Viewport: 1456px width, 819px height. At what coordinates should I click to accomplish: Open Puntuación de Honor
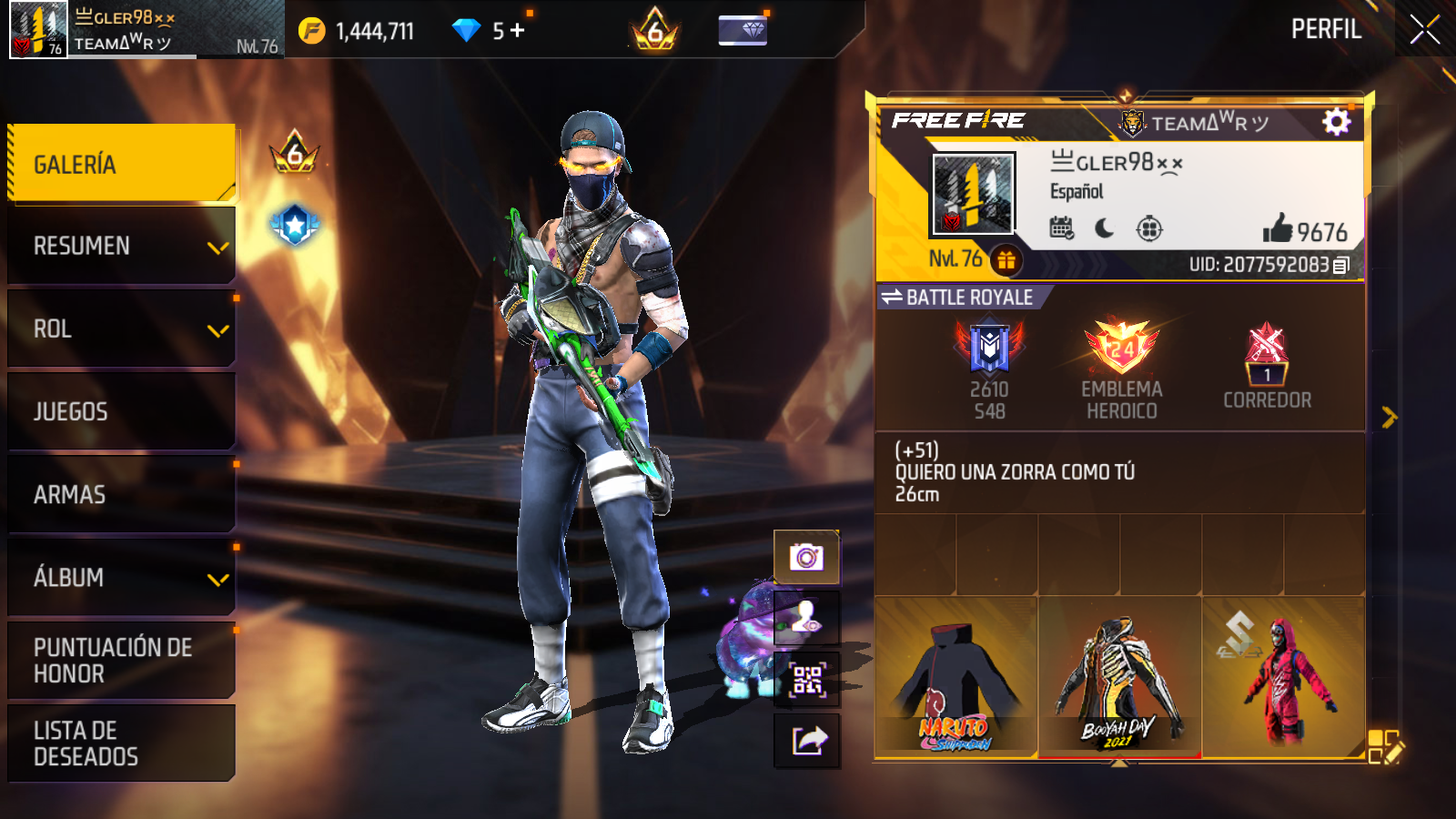[x=121, y=660]
